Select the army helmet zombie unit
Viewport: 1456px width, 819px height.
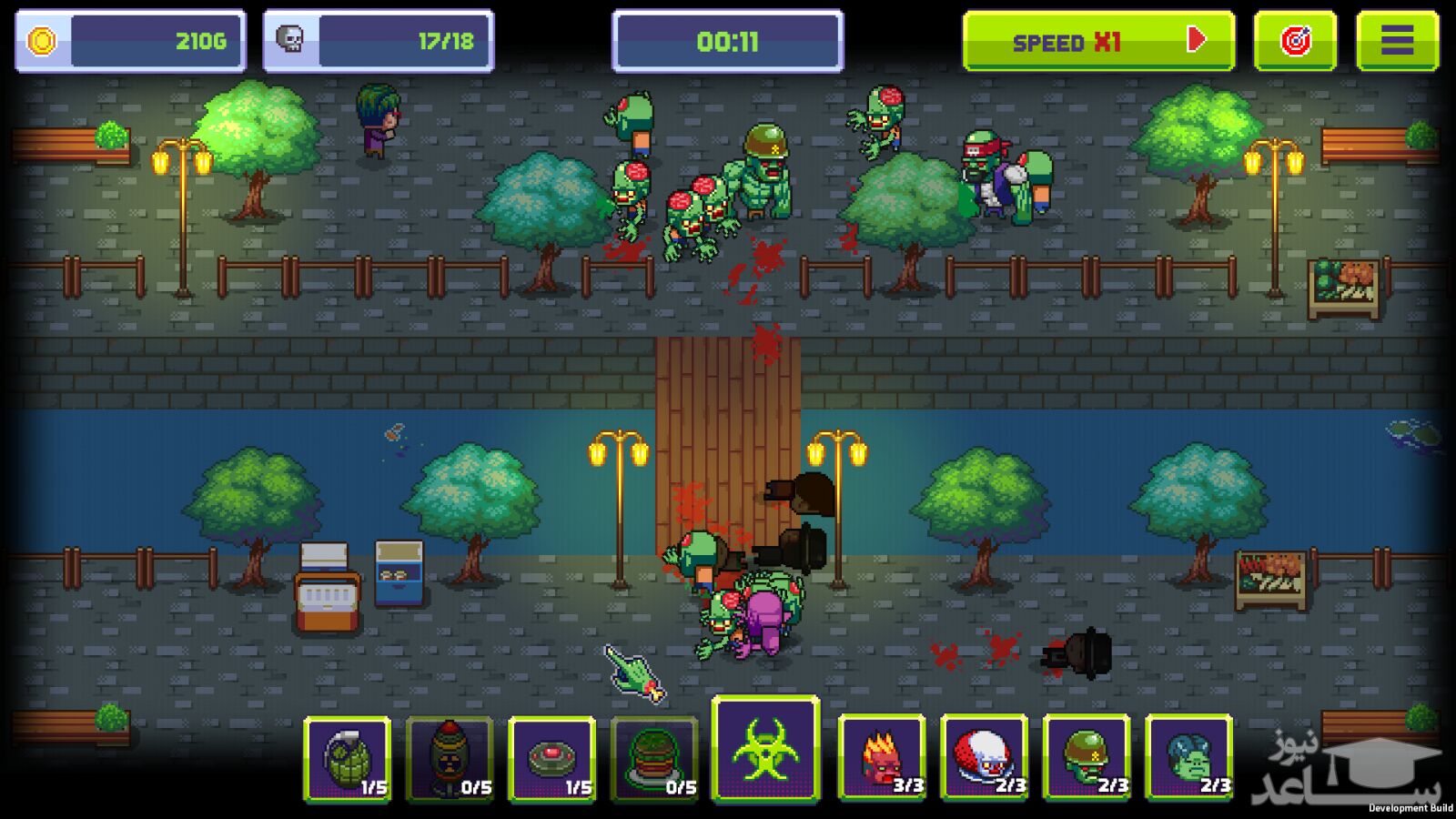coord(1087,757)
